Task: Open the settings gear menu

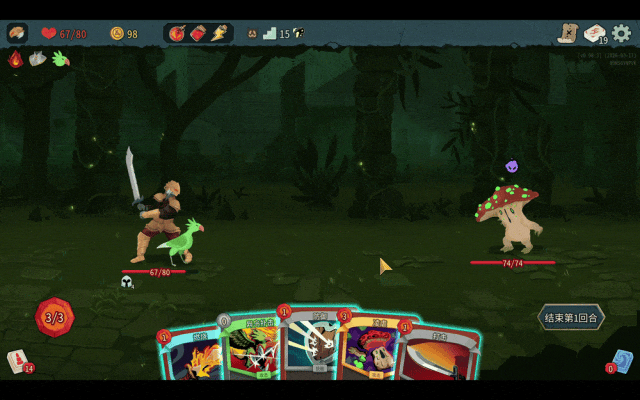Action: point(622,33)
